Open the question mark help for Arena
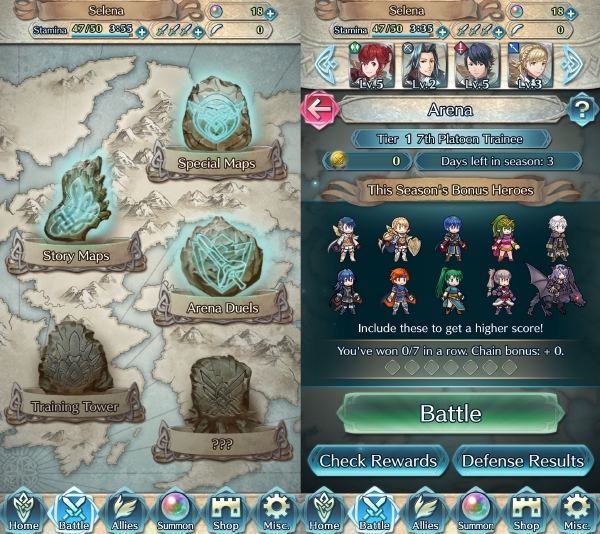The height and width of the screenshot is (534, 600). pos(580,109)
